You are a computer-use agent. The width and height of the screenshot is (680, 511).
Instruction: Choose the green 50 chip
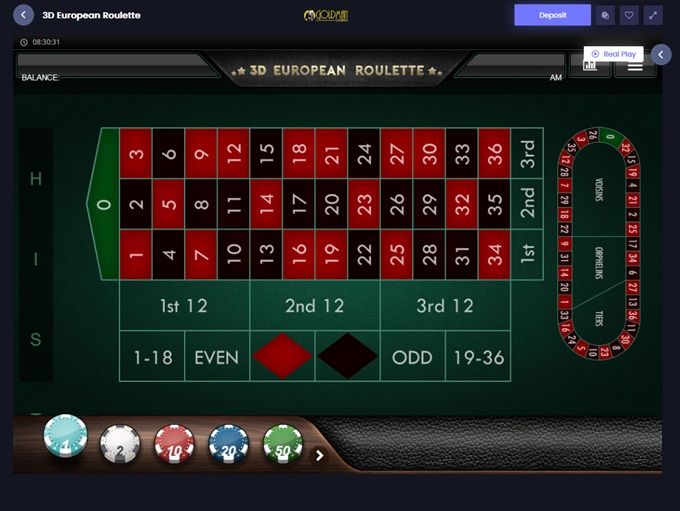[x=282, y=444]
